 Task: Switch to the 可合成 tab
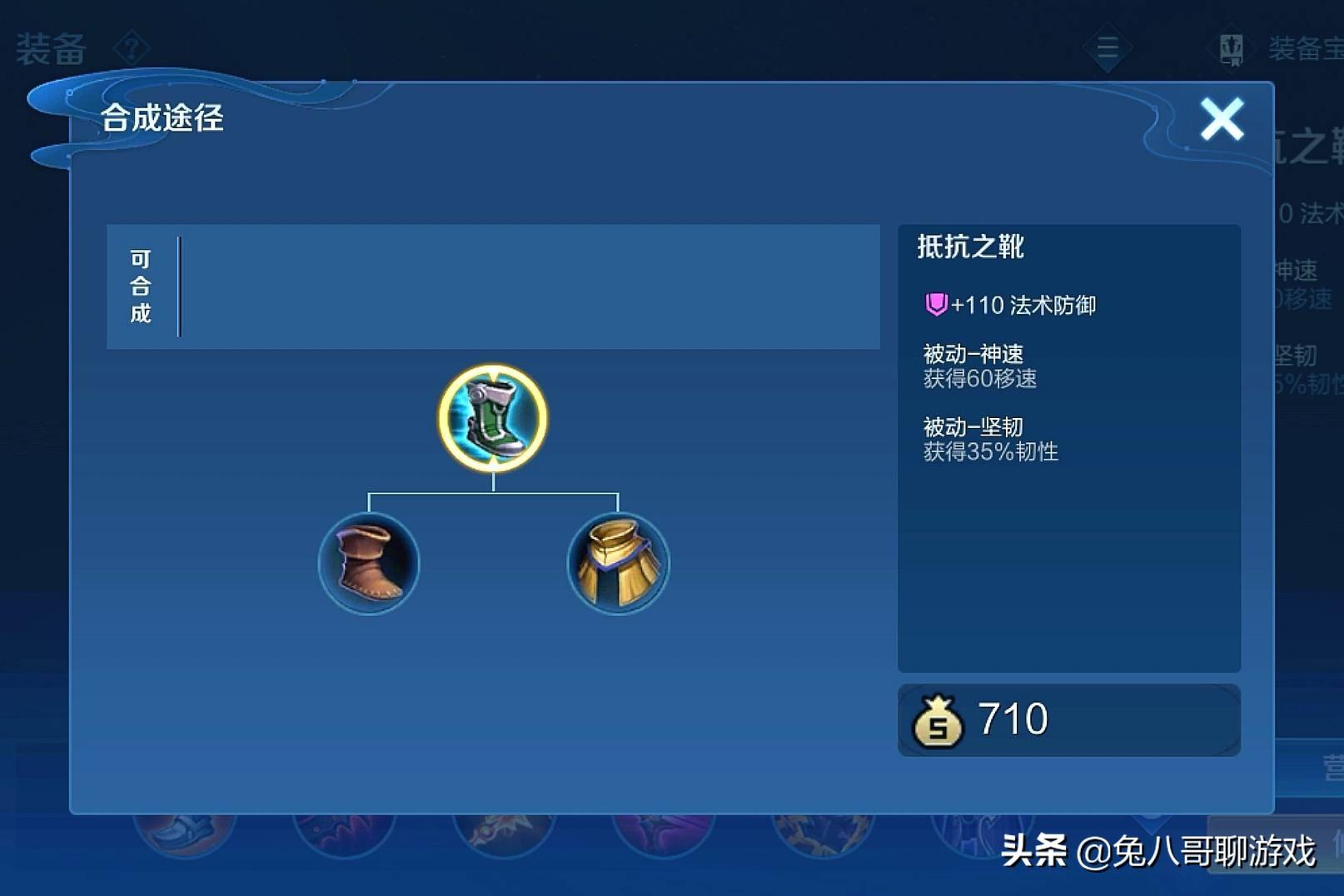point(142,286)
